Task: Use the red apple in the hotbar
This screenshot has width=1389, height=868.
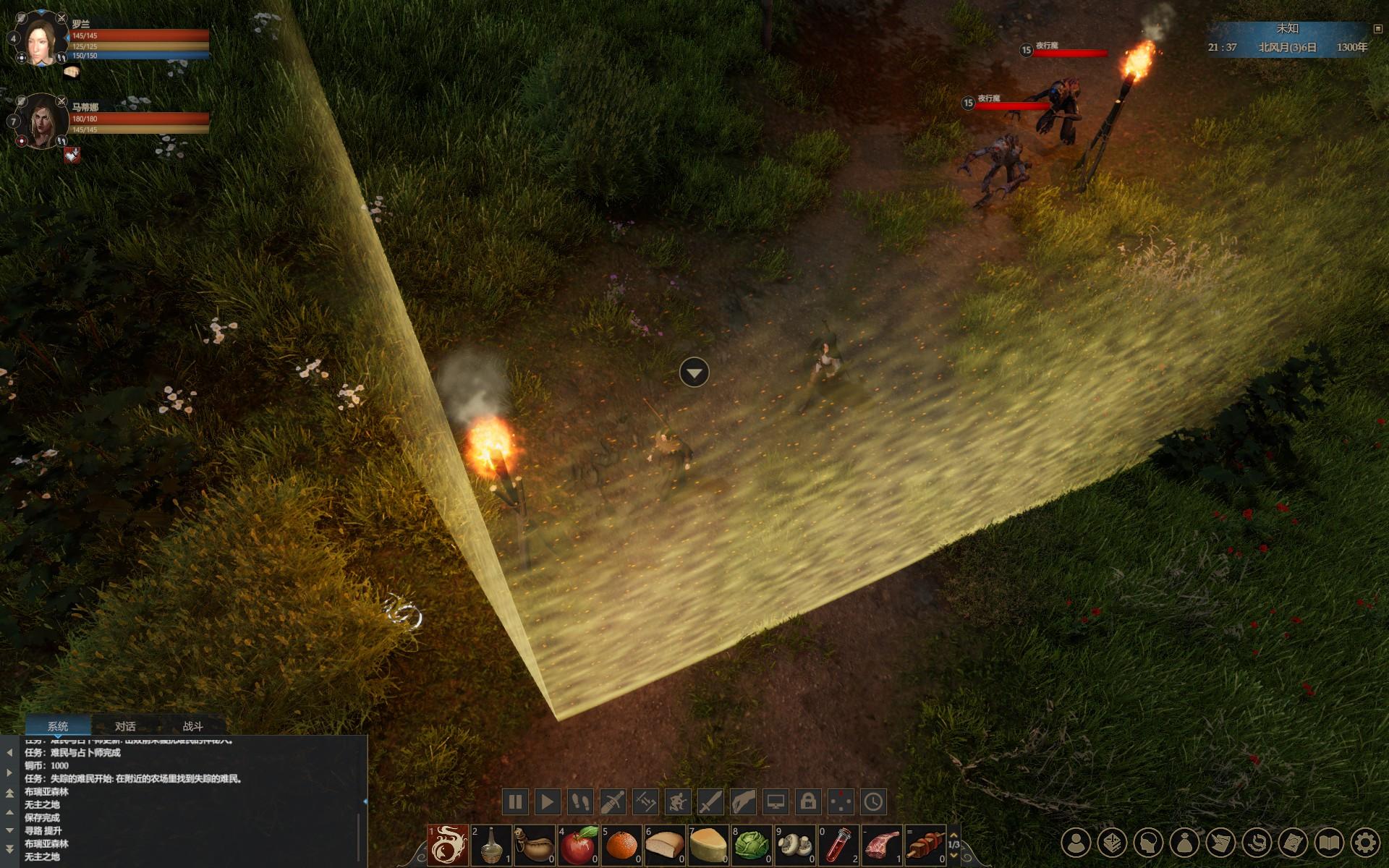Action: [x=578, y=845]
